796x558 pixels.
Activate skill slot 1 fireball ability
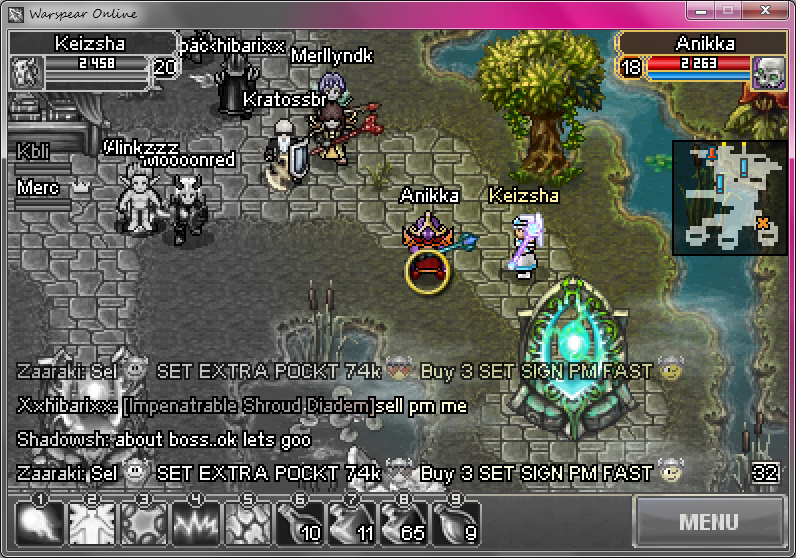pos(40,522)
